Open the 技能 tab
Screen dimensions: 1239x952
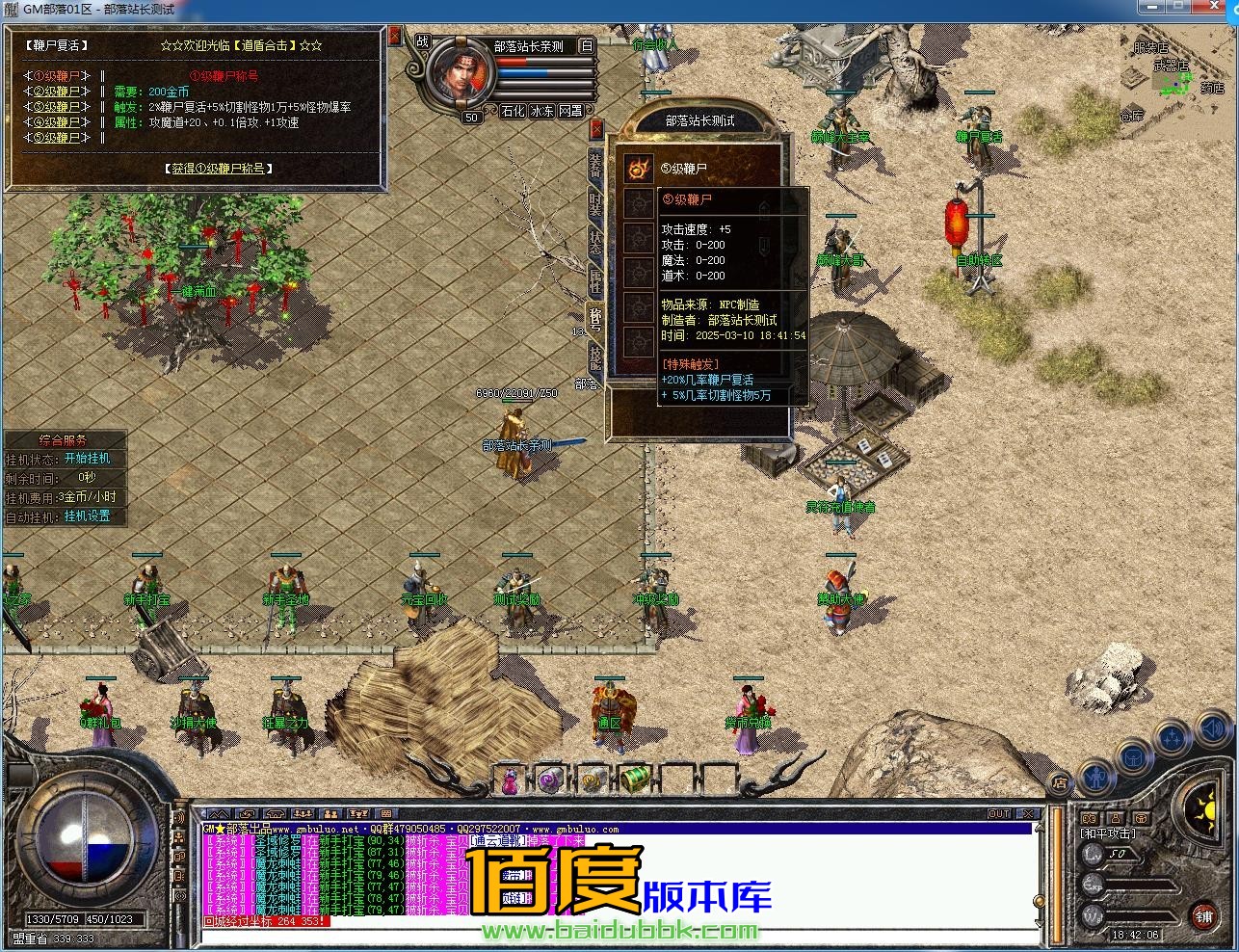coord(595,356)
